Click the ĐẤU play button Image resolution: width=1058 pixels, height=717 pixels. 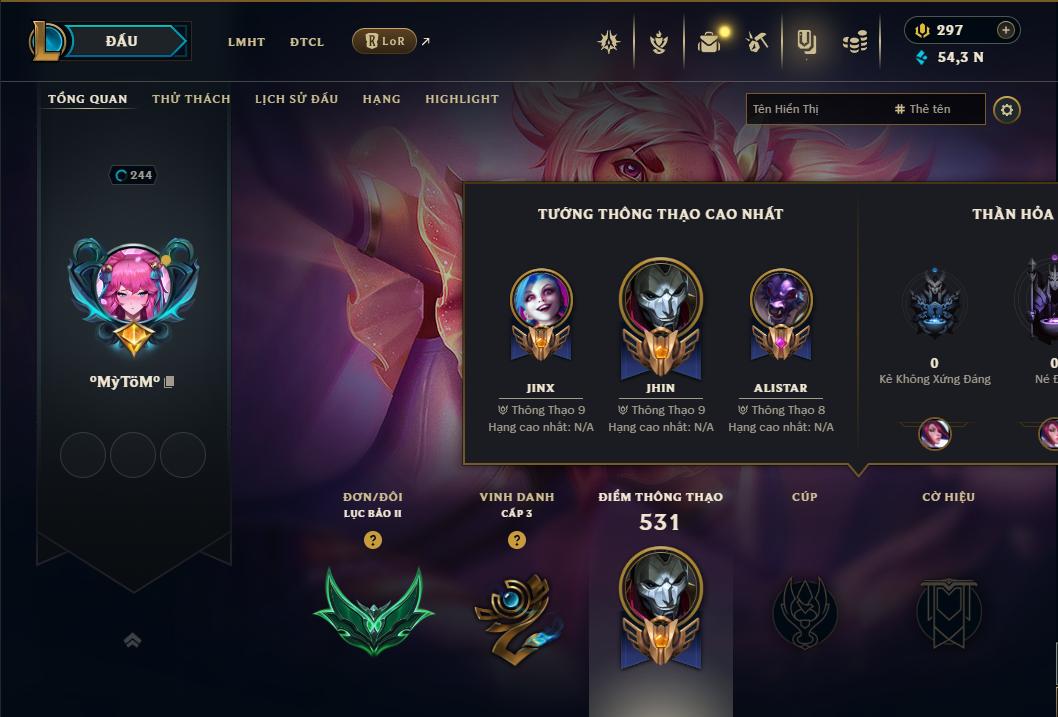(122, 41)
